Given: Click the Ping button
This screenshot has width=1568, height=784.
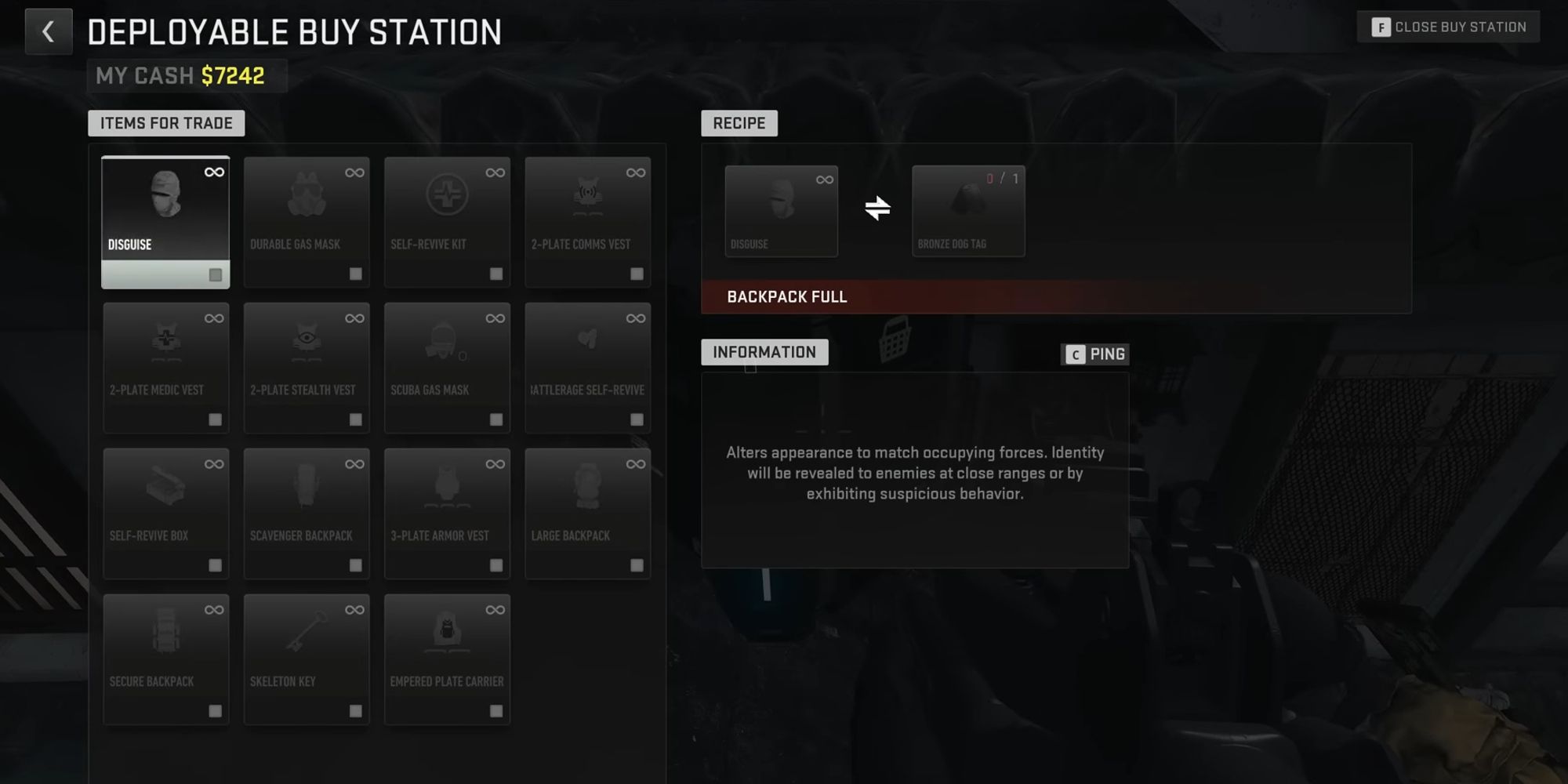Looking at the screenshot, I should [x=1095, y=354].
